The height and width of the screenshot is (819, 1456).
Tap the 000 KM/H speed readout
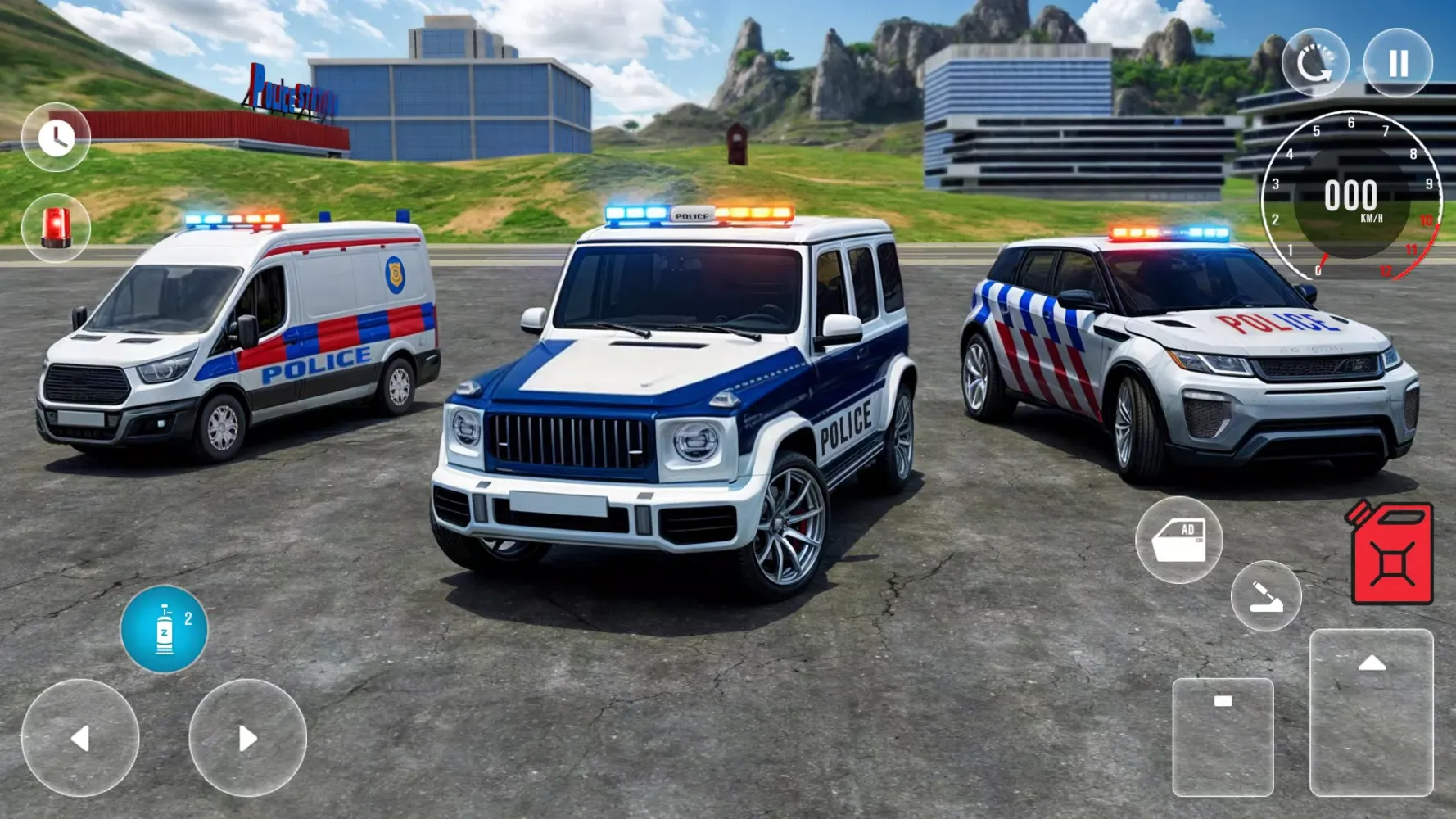[x=1352, y=197]
